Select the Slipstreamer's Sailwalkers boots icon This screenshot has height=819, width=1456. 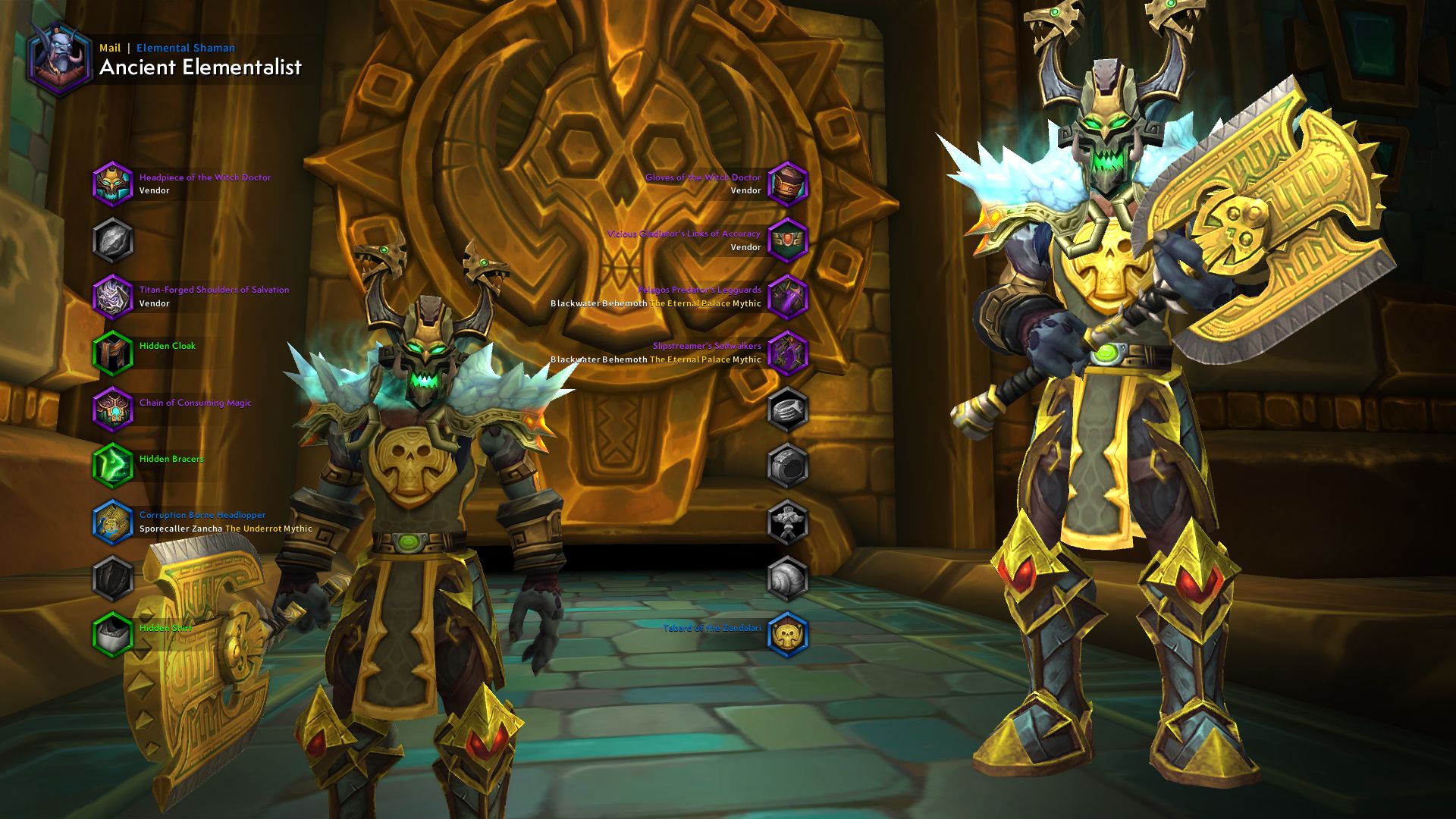tap(787, 352)
